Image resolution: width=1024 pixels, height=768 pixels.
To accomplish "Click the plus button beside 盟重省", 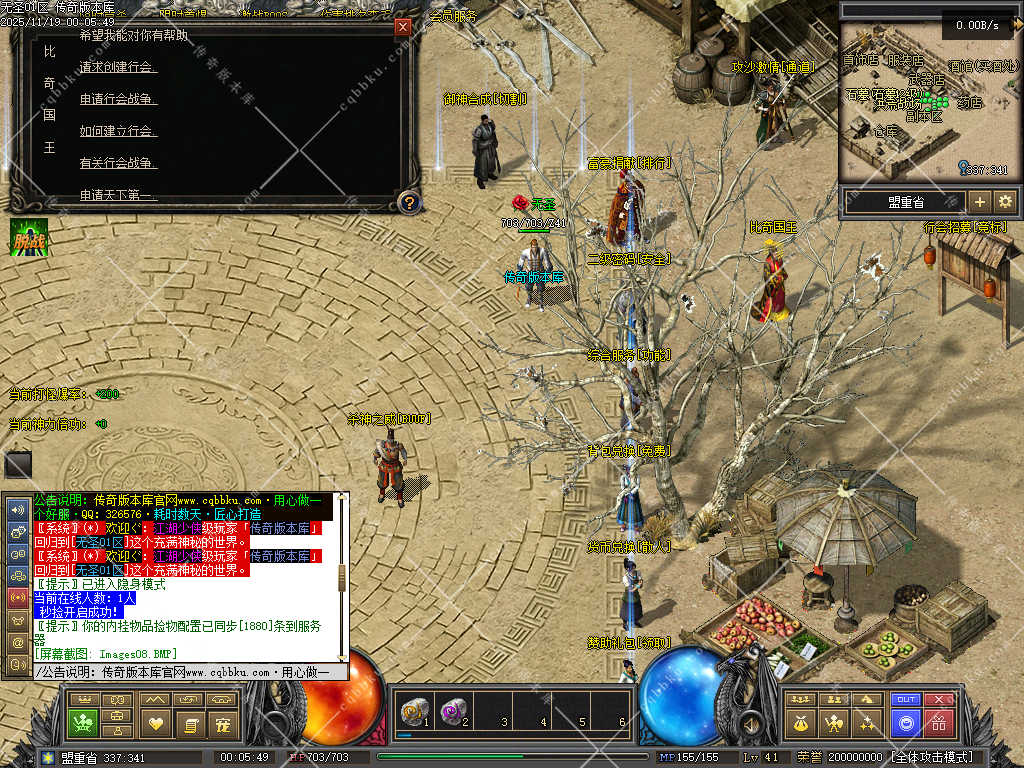I will pyautogui.click(x=979, y=201).
